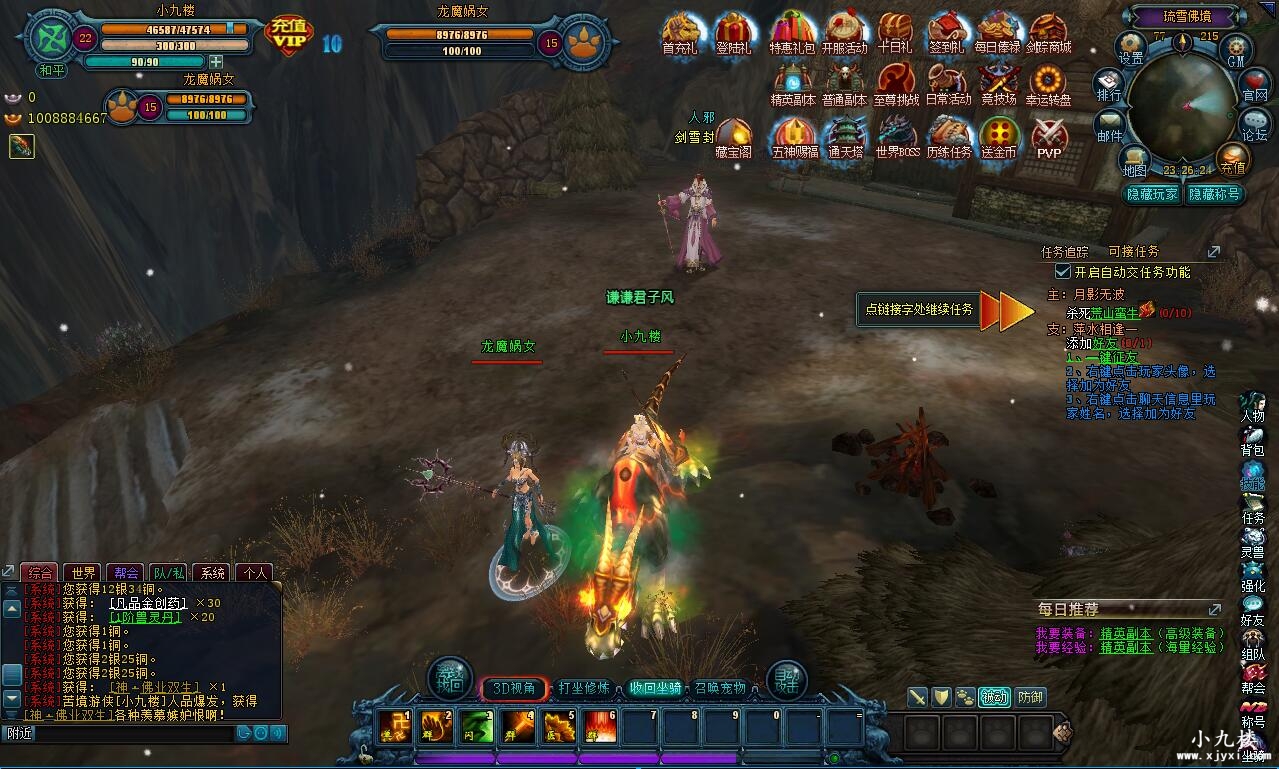Open the 邮件 mail icon

pos(1109,125)
